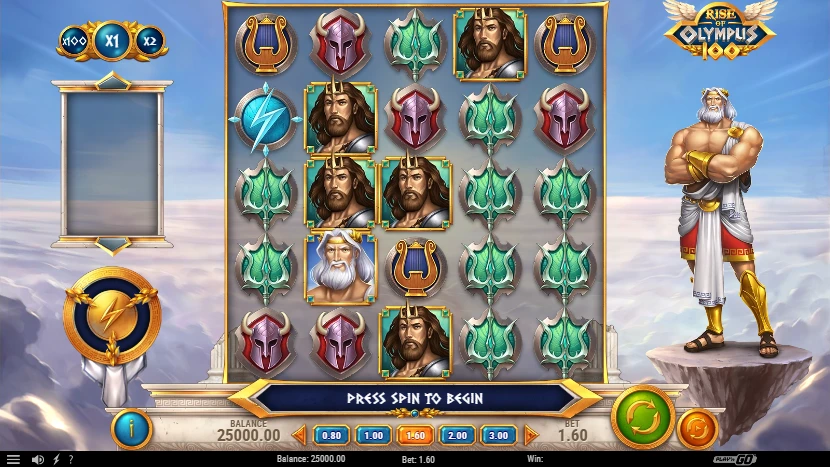830x467 pixels.
Task: Decrease bet with the left arrow
Action: point(298,435)
